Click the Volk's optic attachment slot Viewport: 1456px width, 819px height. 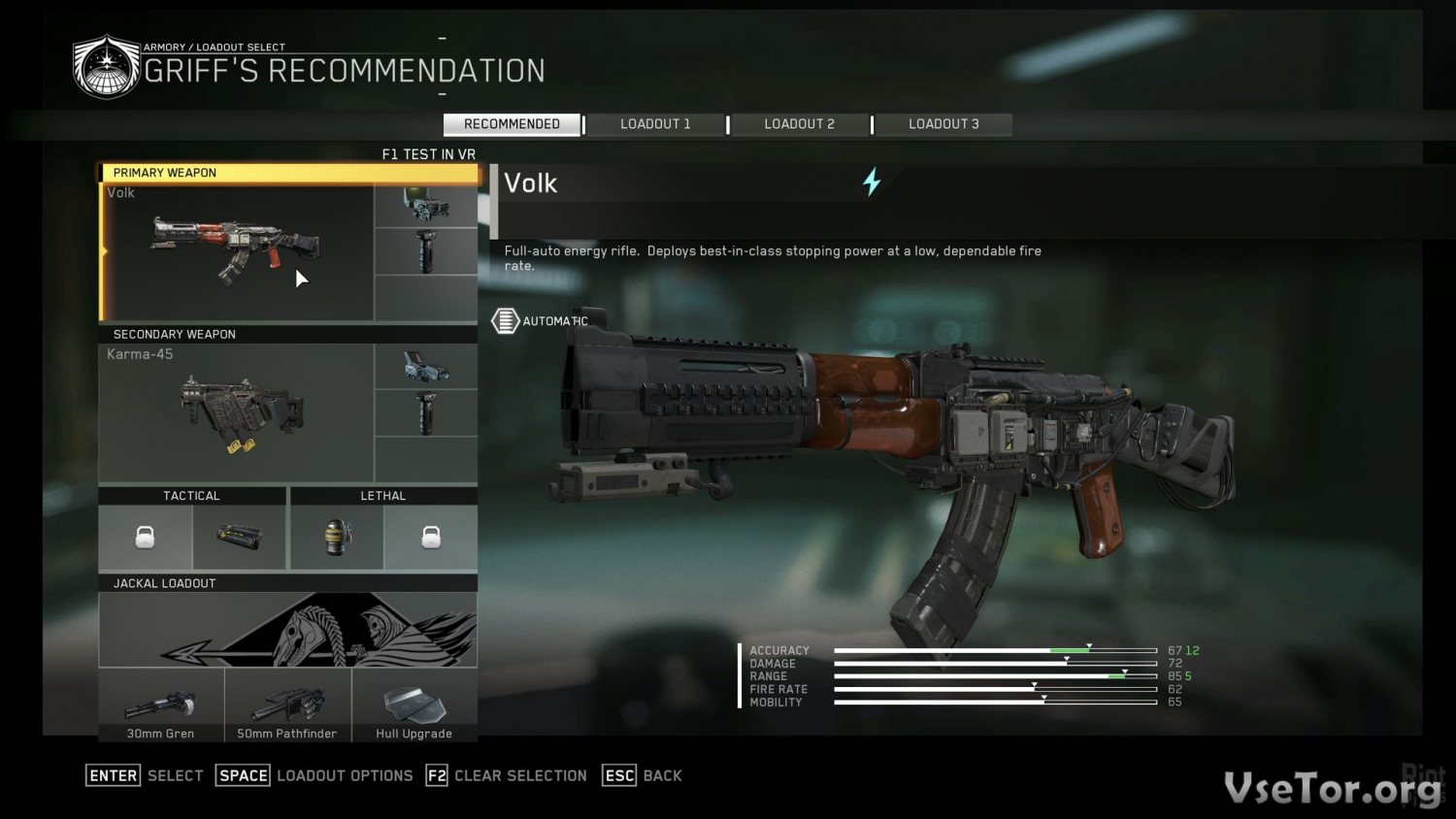pos(426,206)
